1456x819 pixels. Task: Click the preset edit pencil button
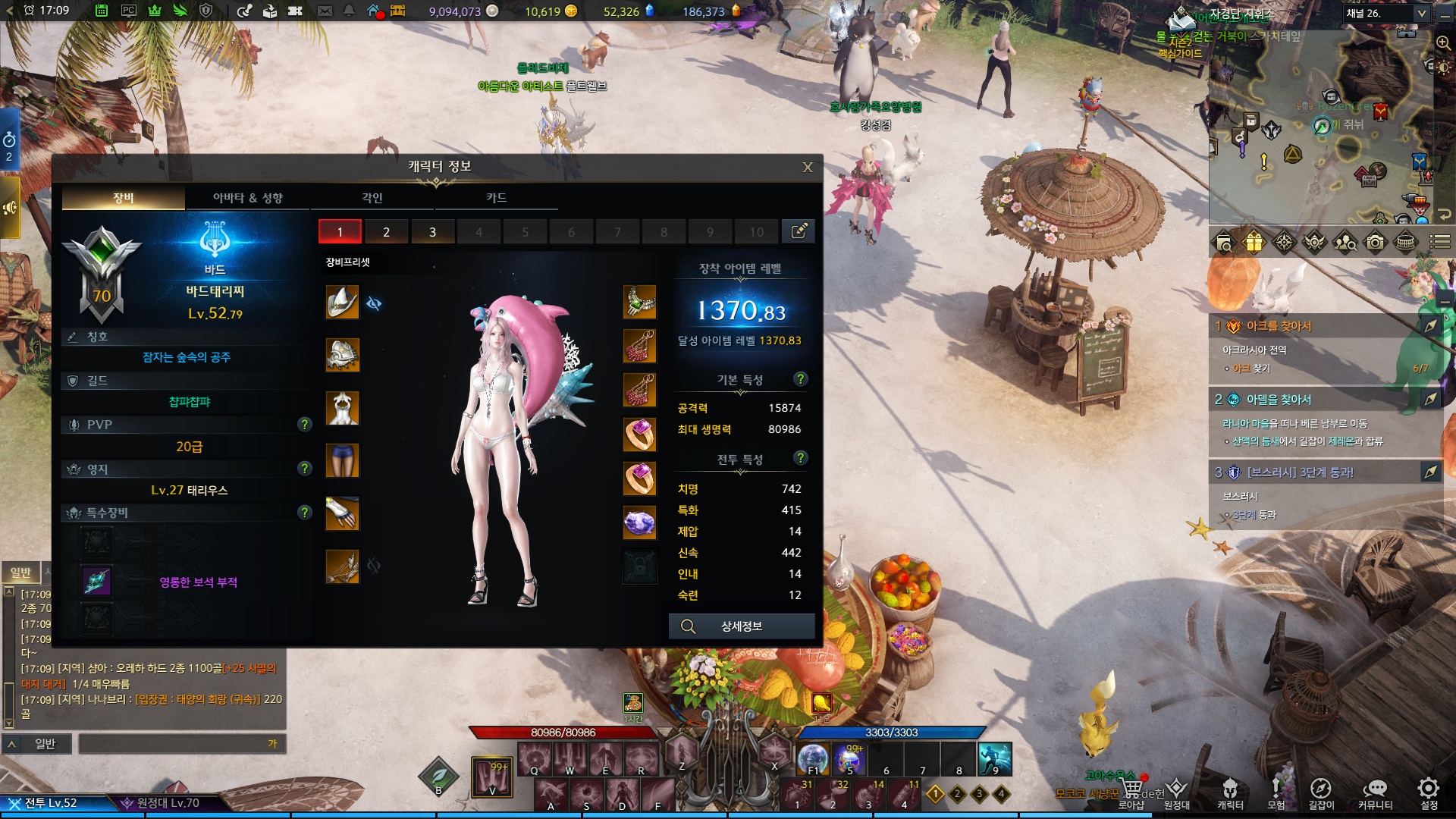799,231
